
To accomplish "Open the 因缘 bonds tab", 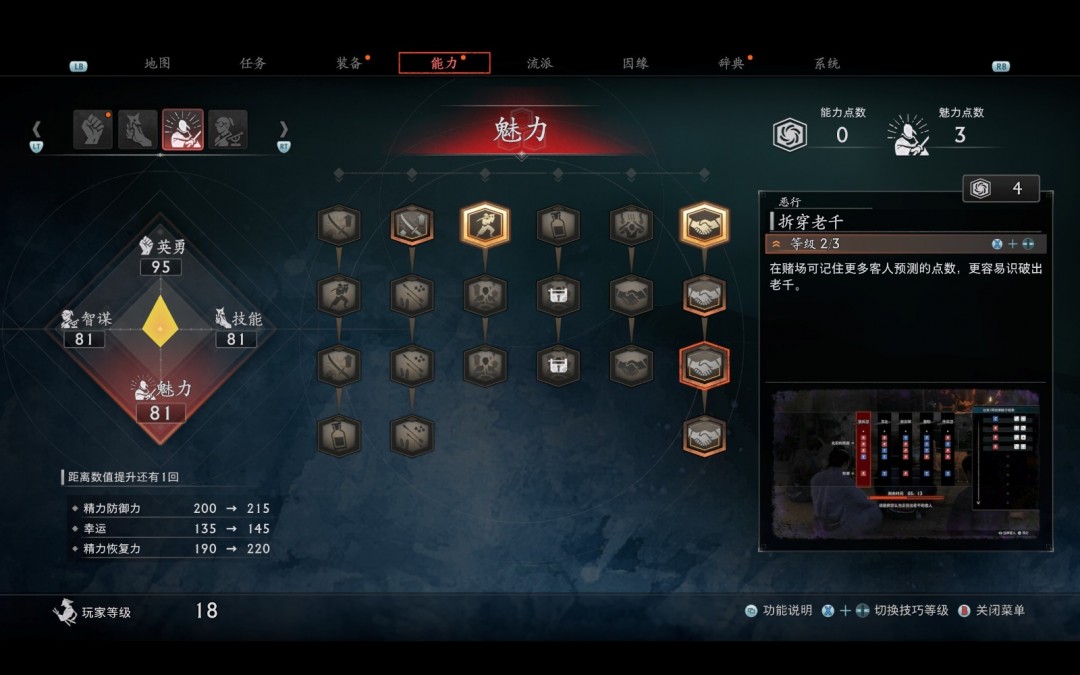I will click(x=635, y=63).
